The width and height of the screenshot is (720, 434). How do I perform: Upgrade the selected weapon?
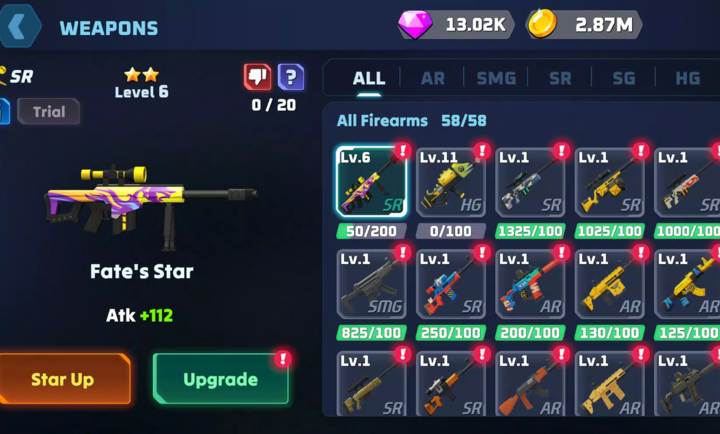tap(220, 379)
